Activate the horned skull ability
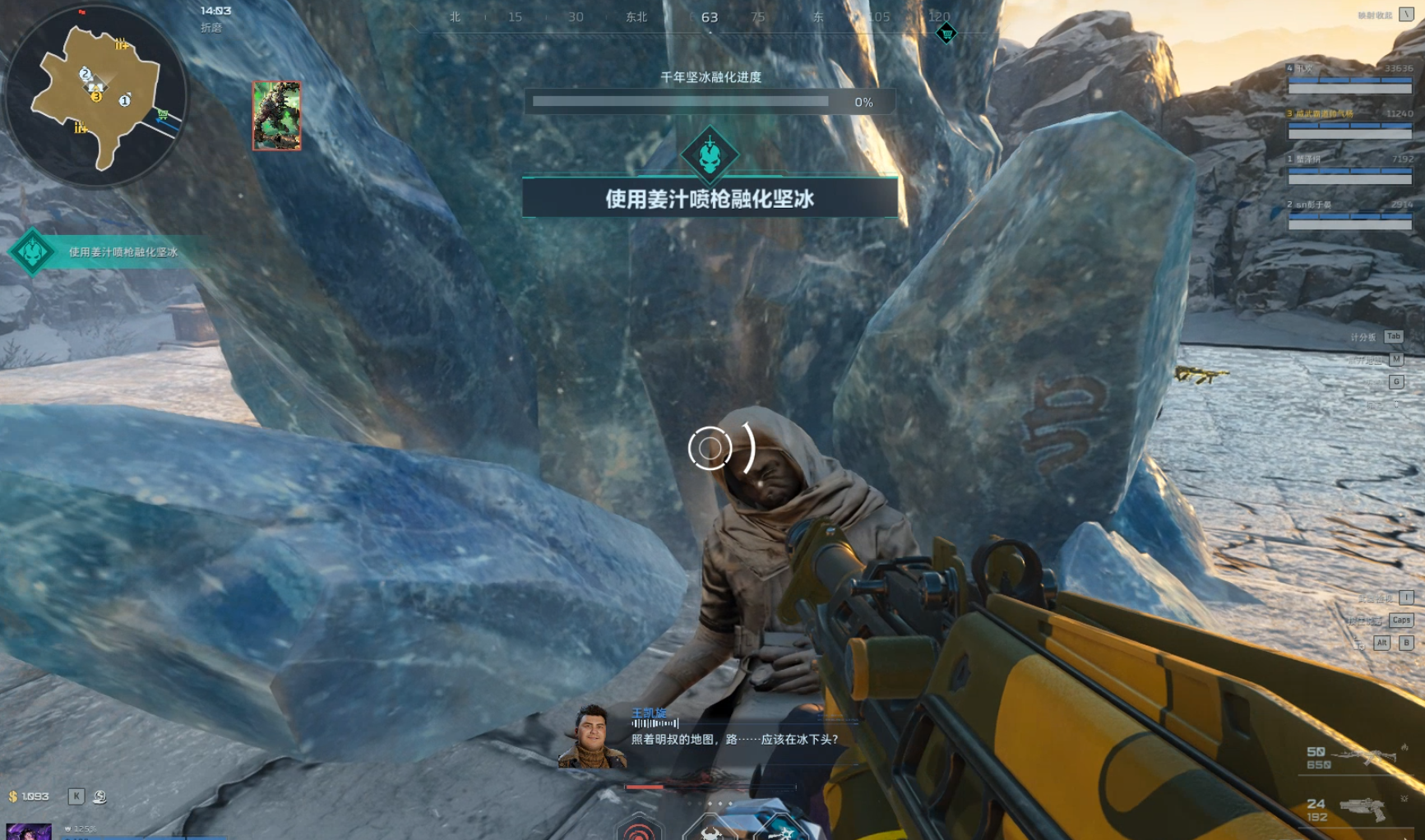The height and width of the screenshot is (840, 1425). pos(711,830)
